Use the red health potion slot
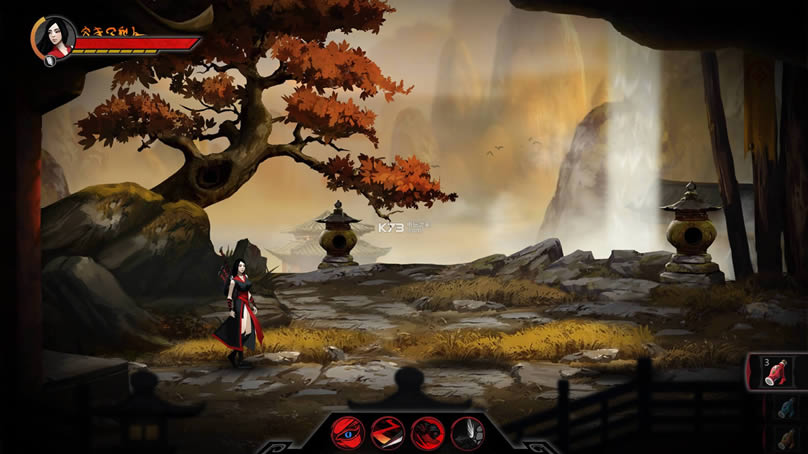The image size is (808, 454). coord(778,372)
